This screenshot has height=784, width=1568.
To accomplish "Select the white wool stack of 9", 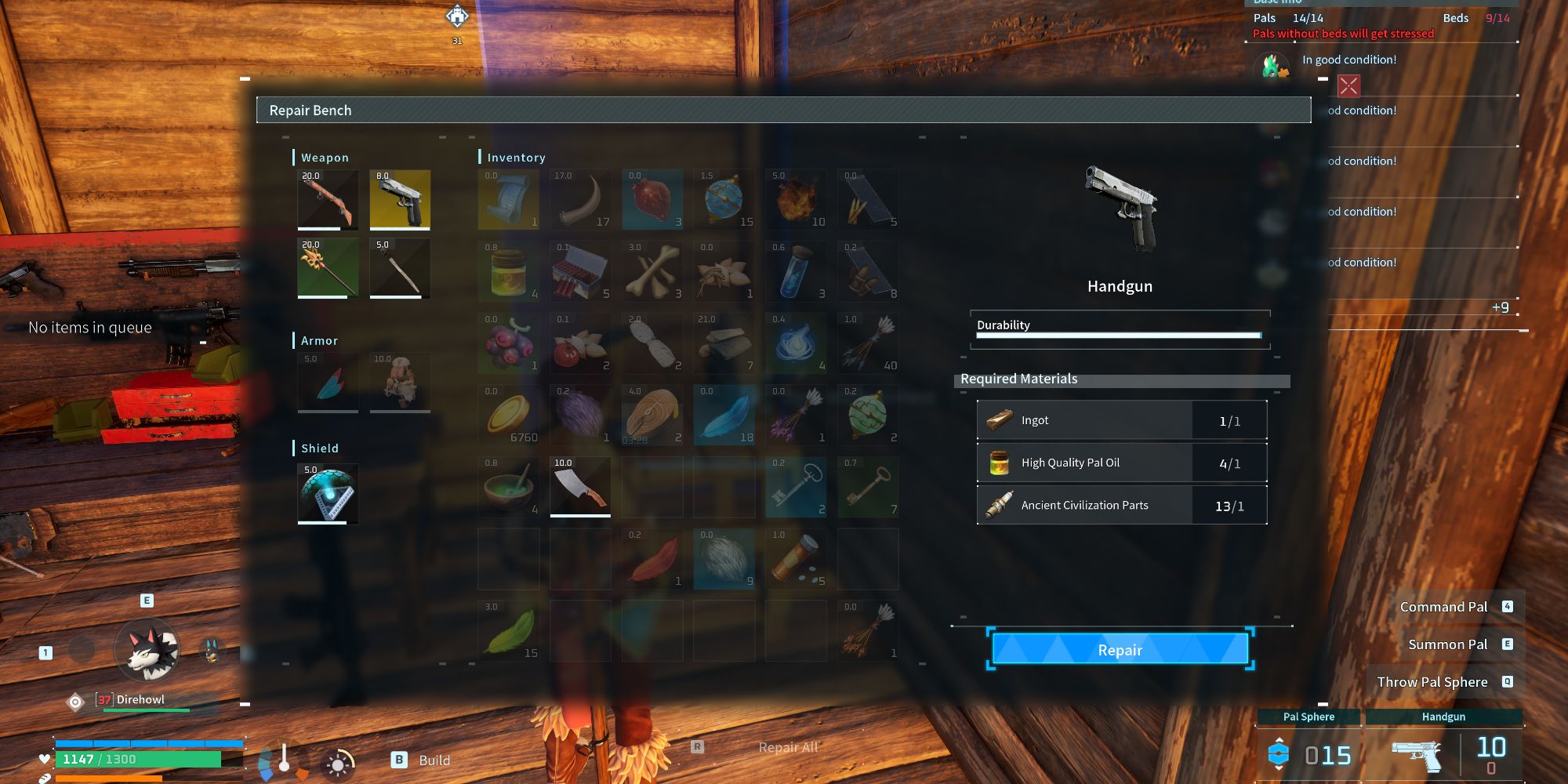I will tap(724, 559).
